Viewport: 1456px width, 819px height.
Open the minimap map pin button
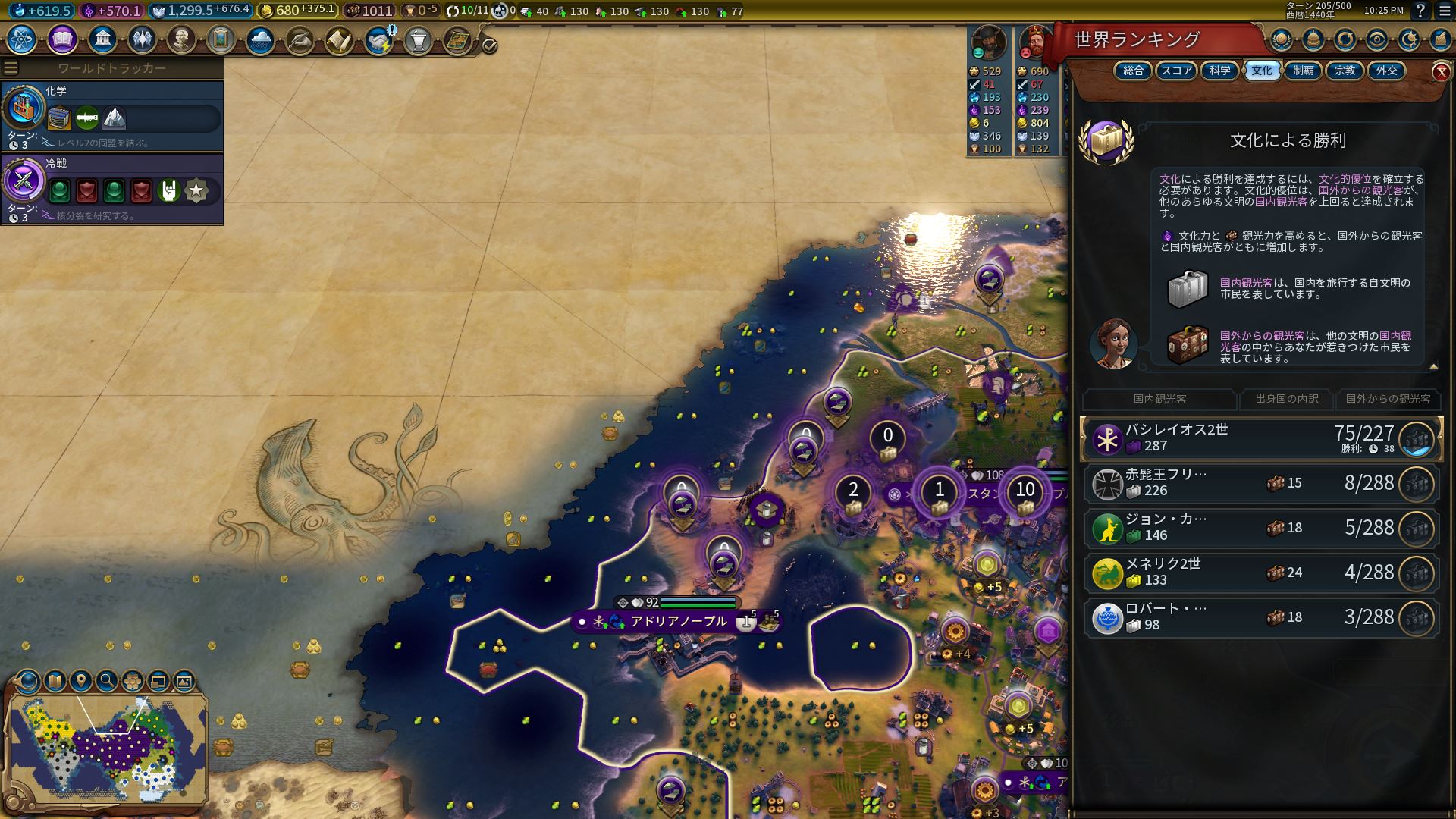(x=81, y=681)
